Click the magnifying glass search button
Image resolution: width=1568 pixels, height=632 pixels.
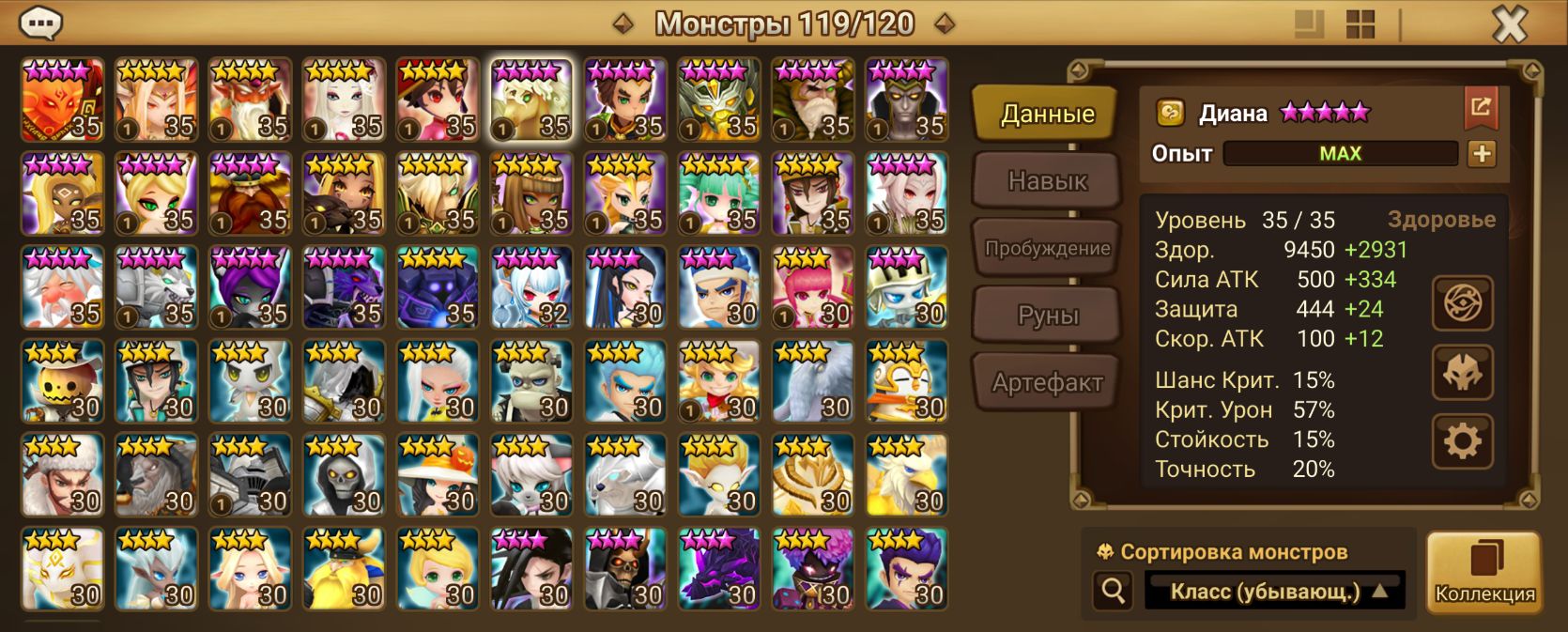[1114, 592]
